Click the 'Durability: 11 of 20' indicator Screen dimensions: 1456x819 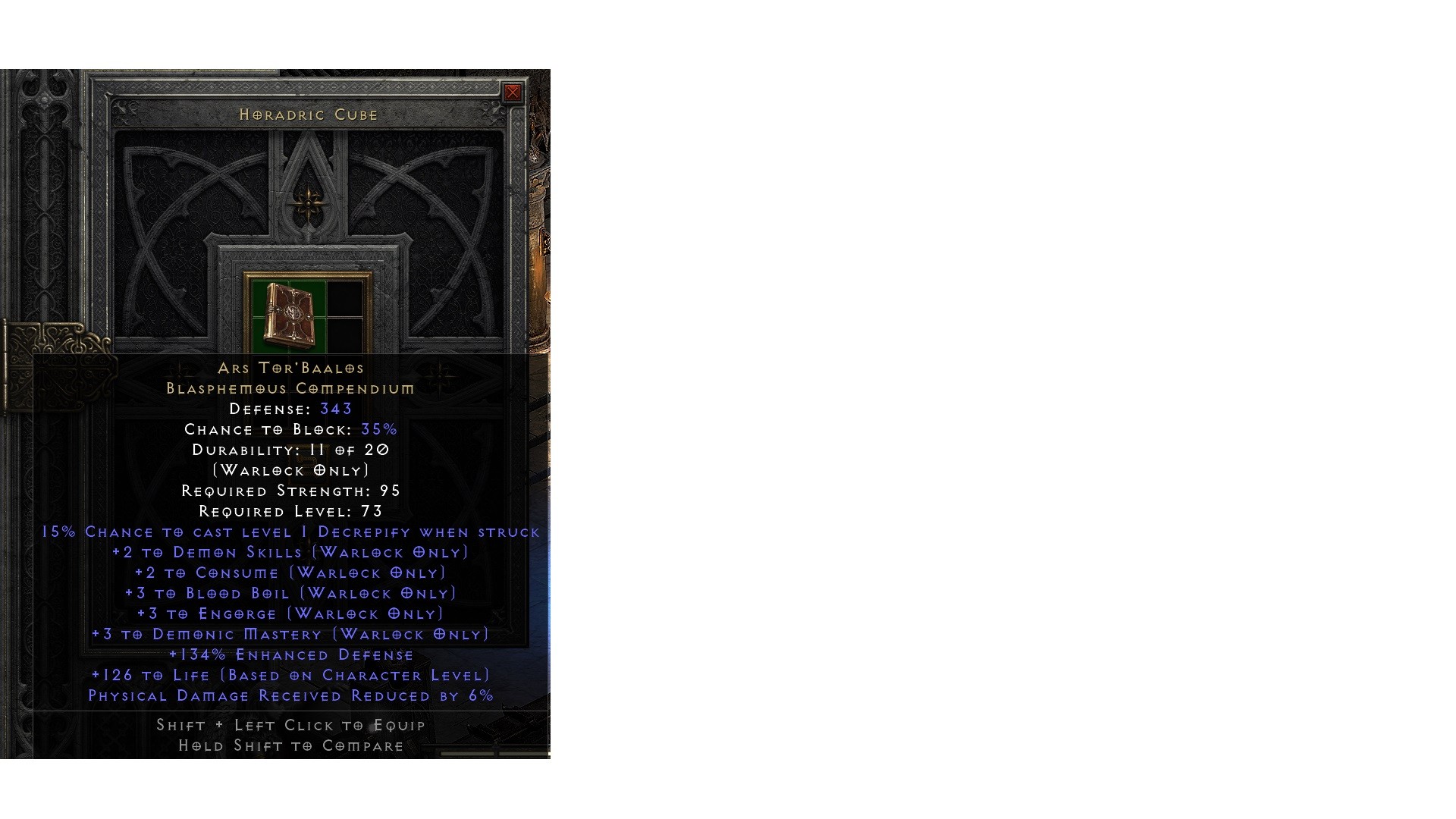pos(290,450)
